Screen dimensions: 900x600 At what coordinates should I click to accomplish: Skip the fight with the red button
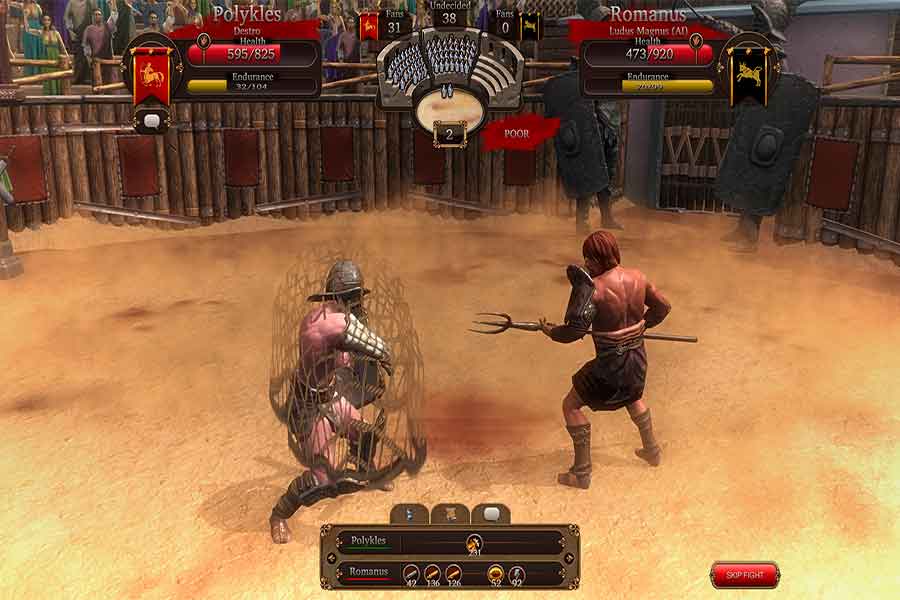pyautogui.click(x=744, y=575)
